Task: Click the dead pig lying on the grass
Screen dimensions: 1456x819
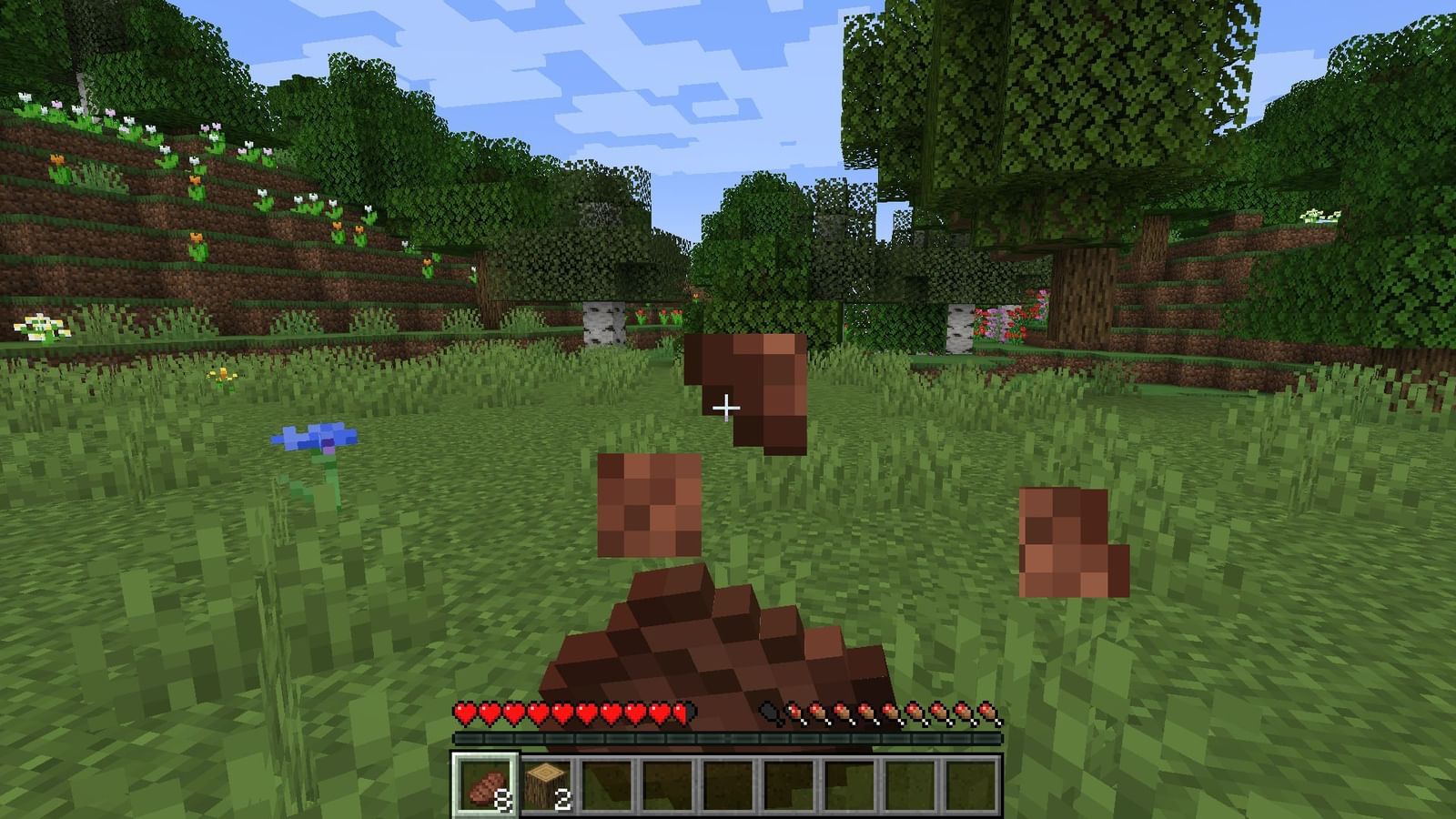Action: click(x=719, y=637)
